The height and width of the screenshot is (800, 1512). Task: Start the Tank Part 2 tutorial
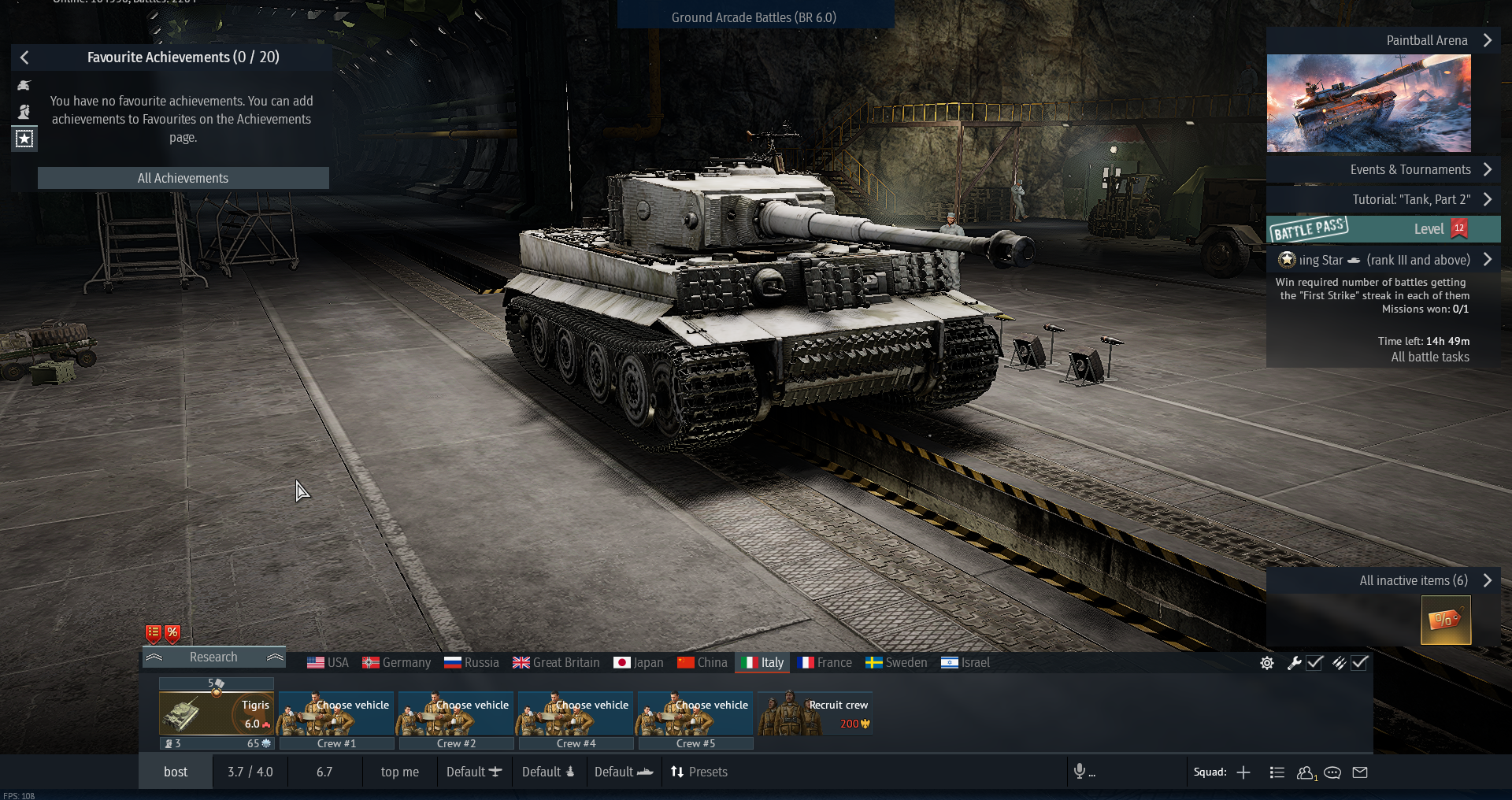1410,199
